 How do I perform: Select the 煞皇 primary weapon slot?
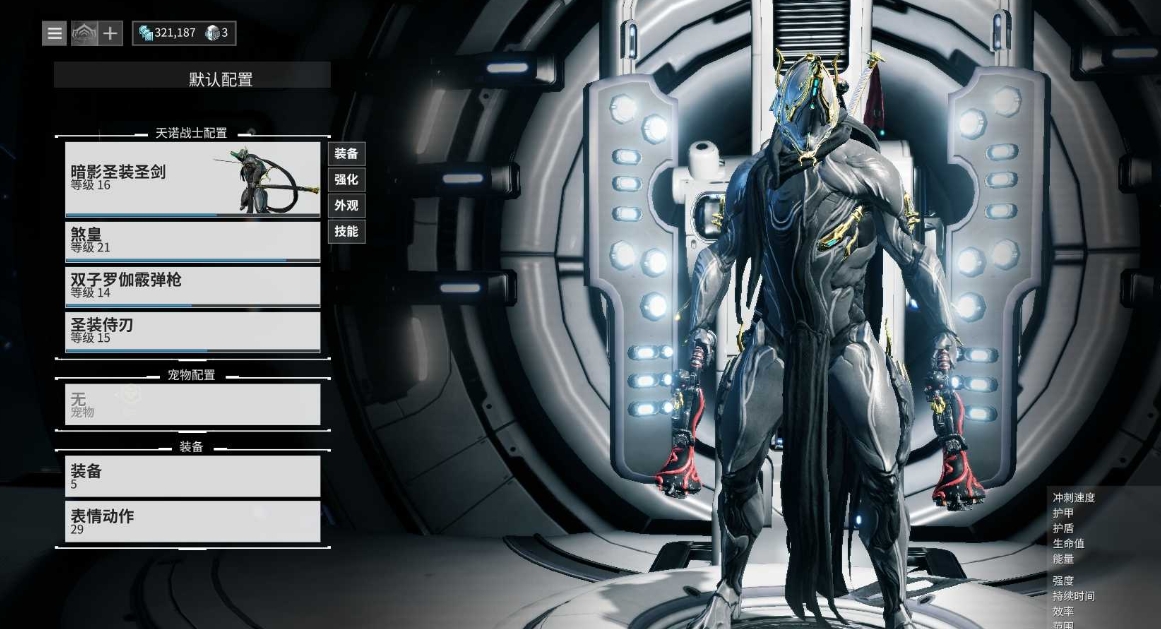192,241
